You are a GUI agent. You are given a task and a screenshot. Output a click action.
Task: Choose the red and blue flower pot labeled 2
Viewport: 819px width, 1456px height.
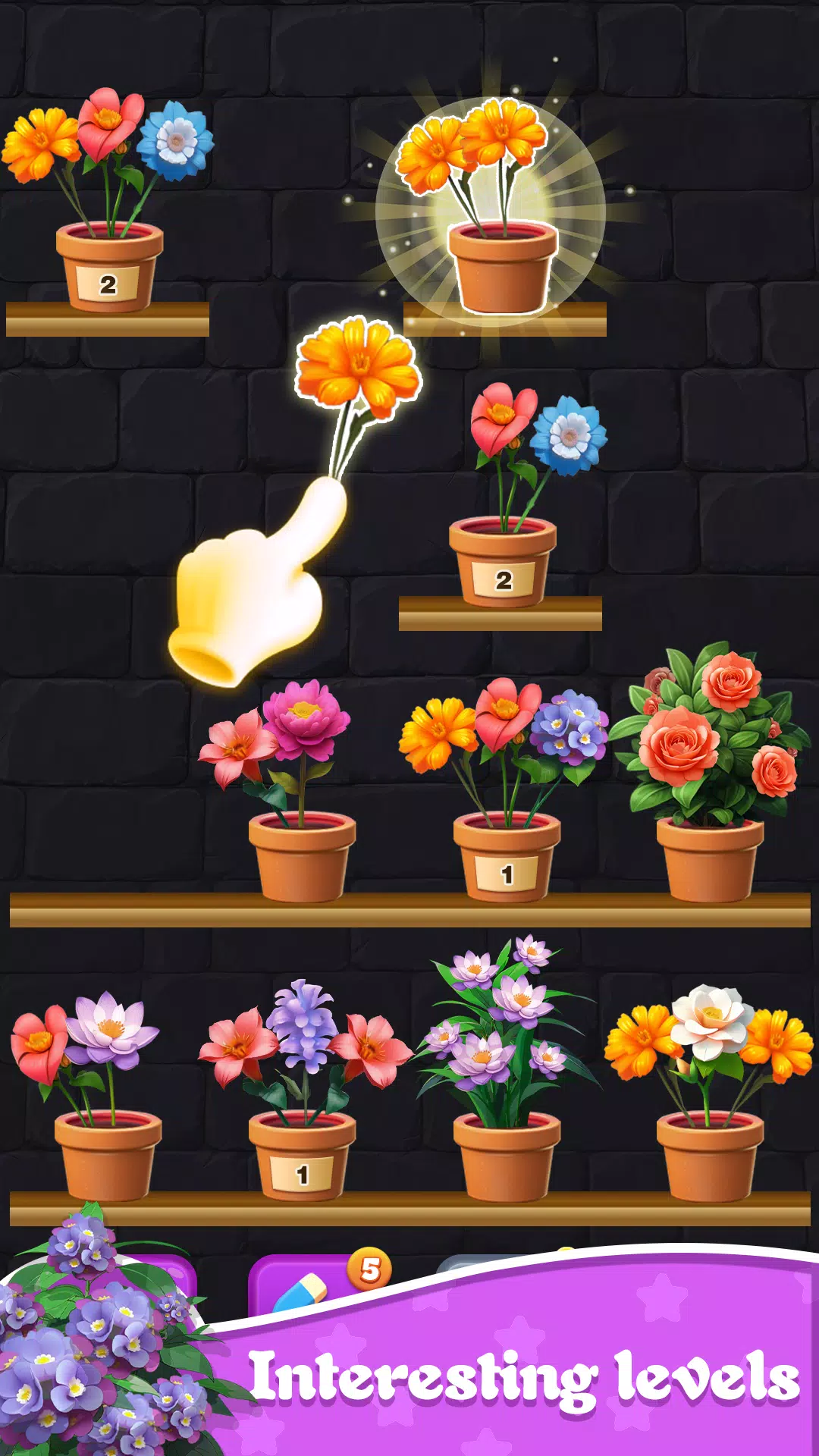pos(502,561)
